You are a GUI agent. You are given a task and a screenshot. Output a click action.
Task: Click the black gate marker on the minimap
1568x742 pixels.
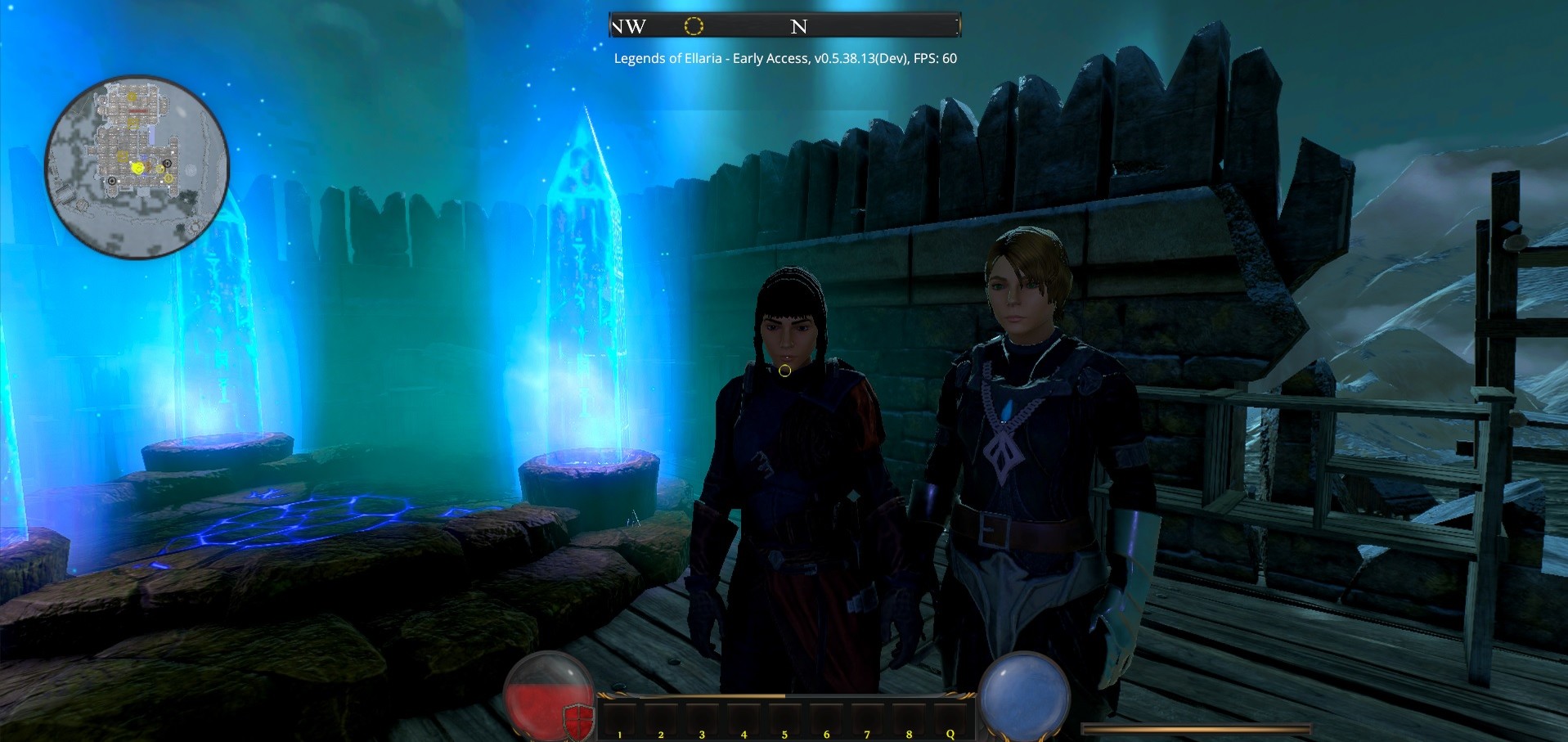click(x=168, y=164)
